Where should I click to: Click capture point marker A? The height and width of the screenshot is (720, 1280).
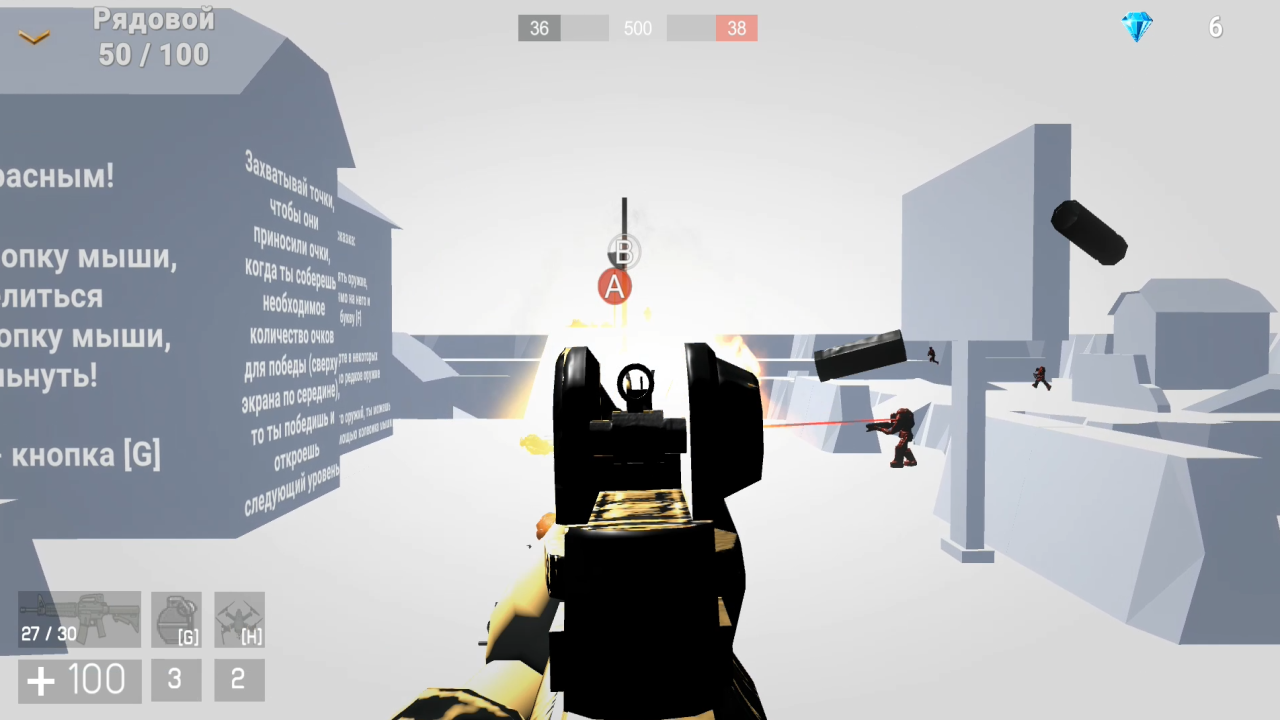[x=615, y=287]
